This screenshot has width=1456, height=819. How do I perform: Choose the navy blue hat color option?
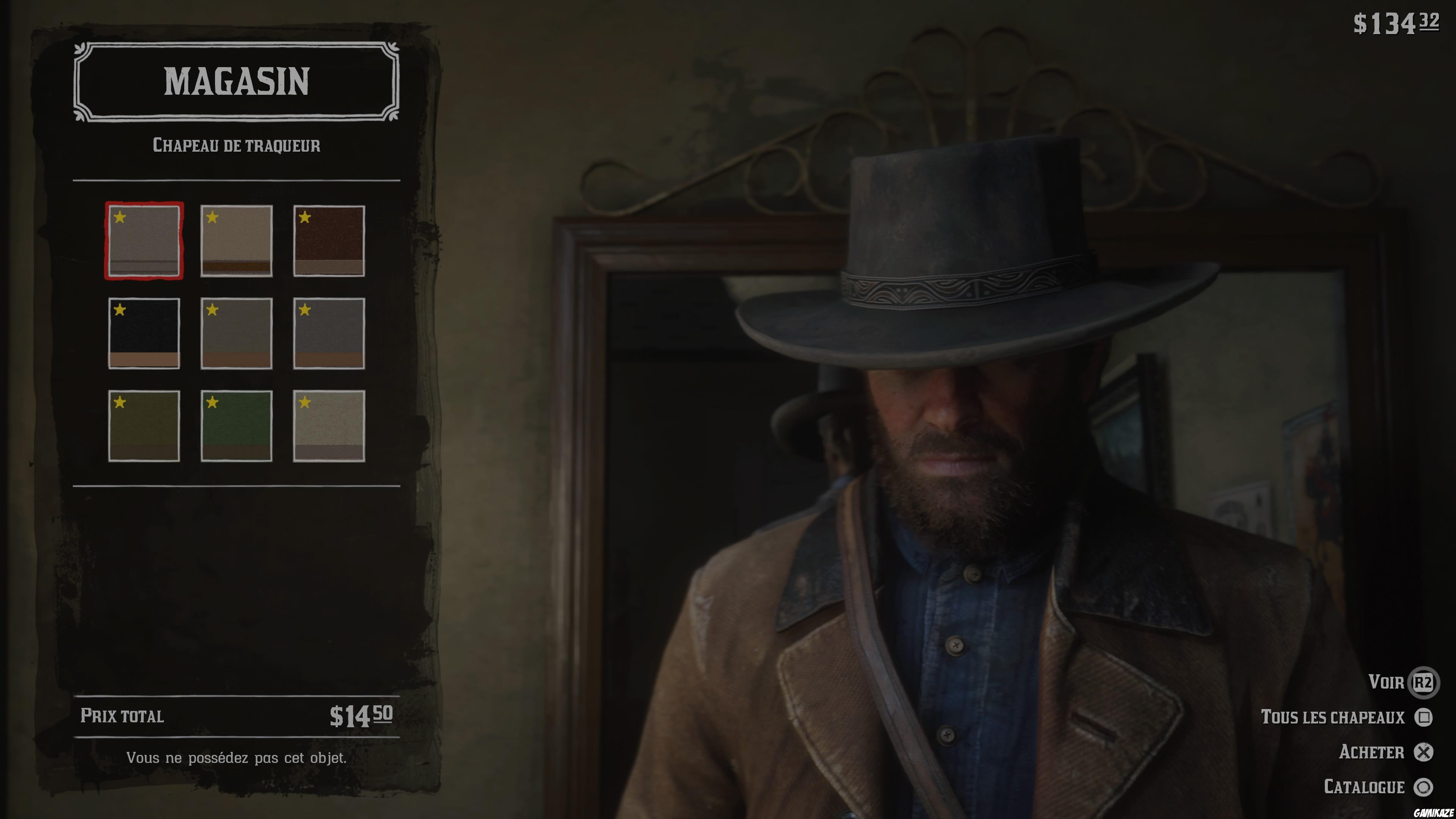[x=144, y=334]
